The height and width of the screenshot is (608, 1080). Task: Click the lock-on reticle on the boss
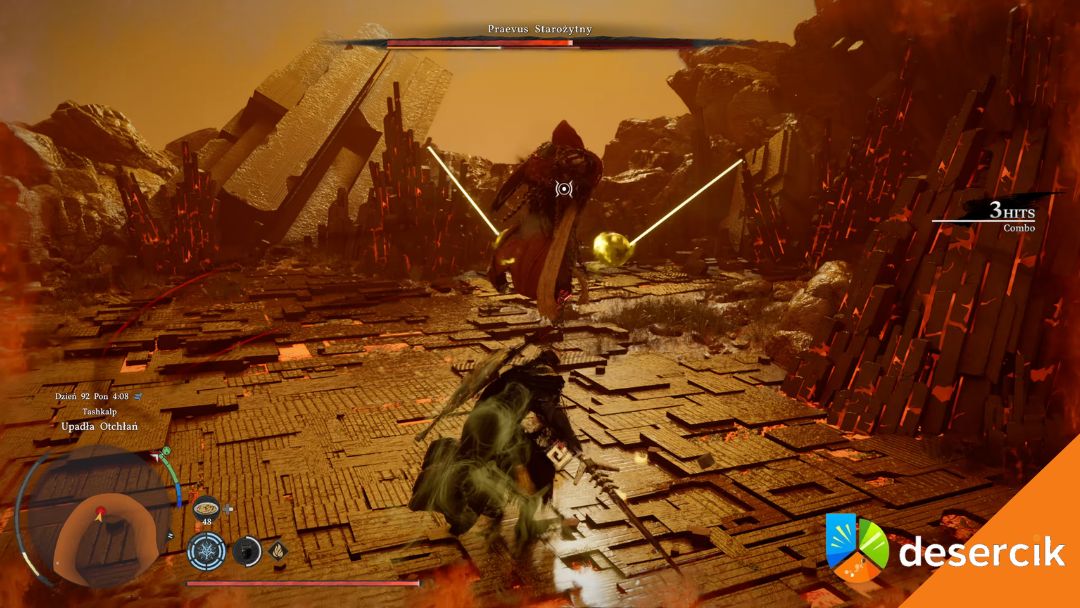564,189
